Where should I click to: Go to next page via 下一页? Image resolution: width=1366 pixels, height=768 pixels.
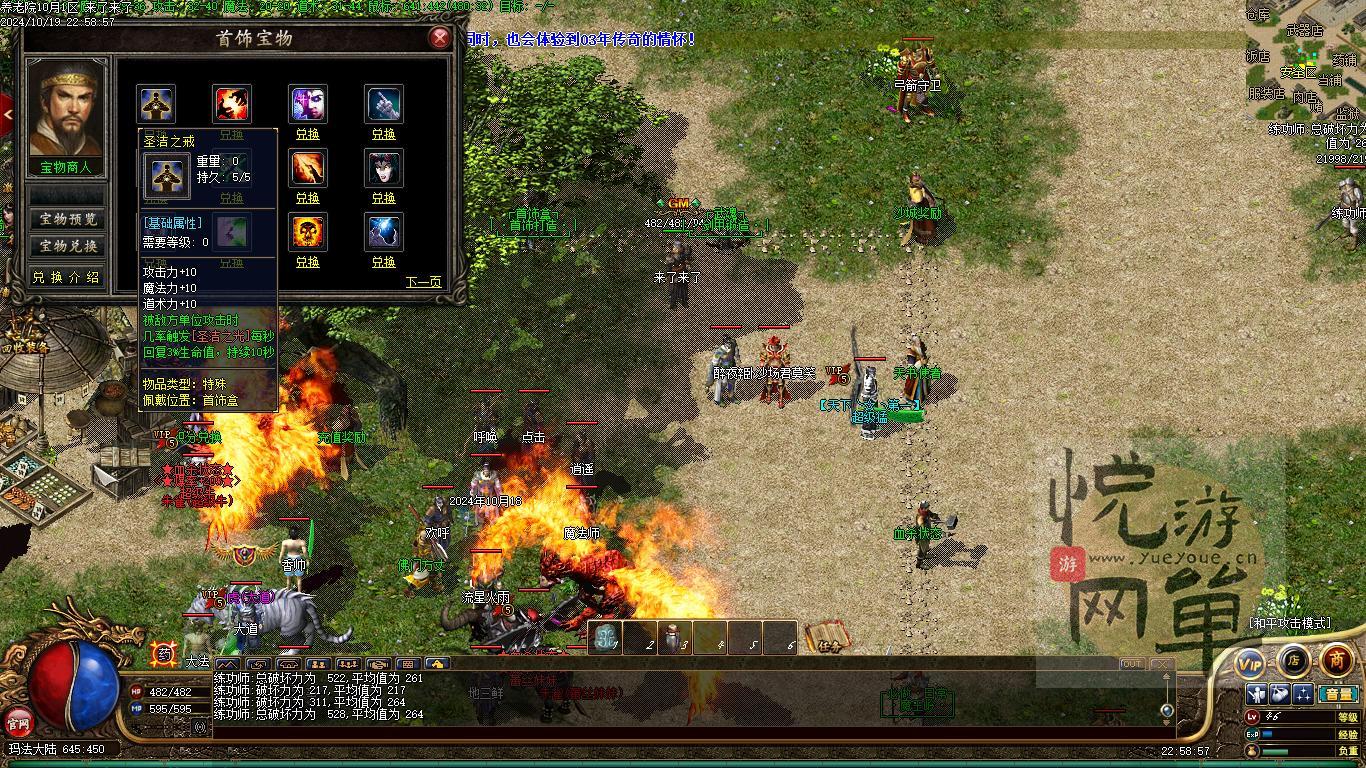coord(423,282)
